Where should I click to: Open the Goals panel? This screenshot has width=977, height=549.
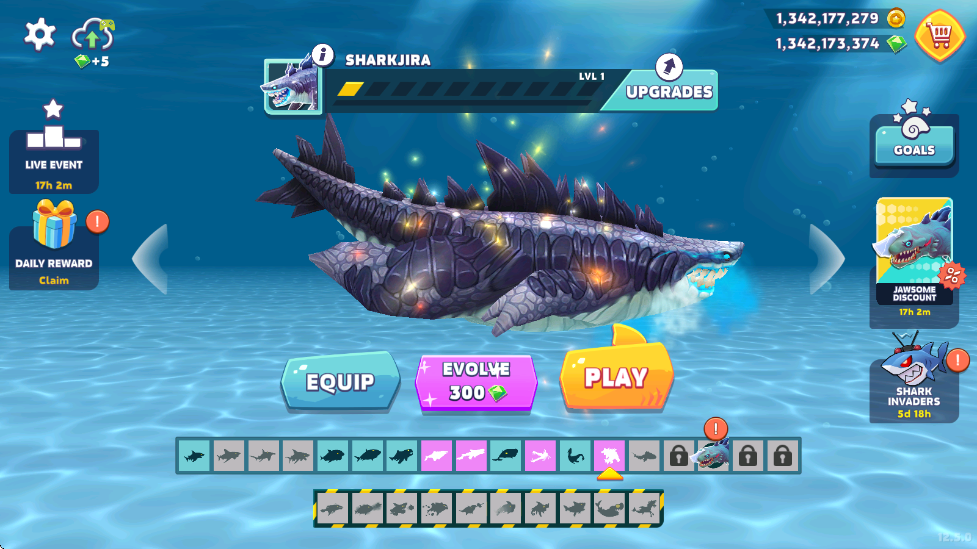pyautogui.click(x=914, y=140)
